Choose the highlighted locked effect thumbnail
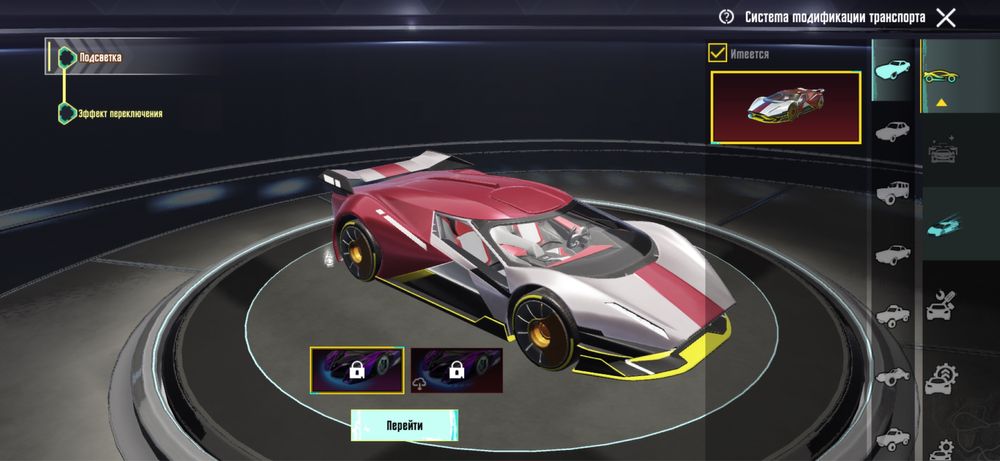Screen dimensions: 1000x461 [356, 370]
